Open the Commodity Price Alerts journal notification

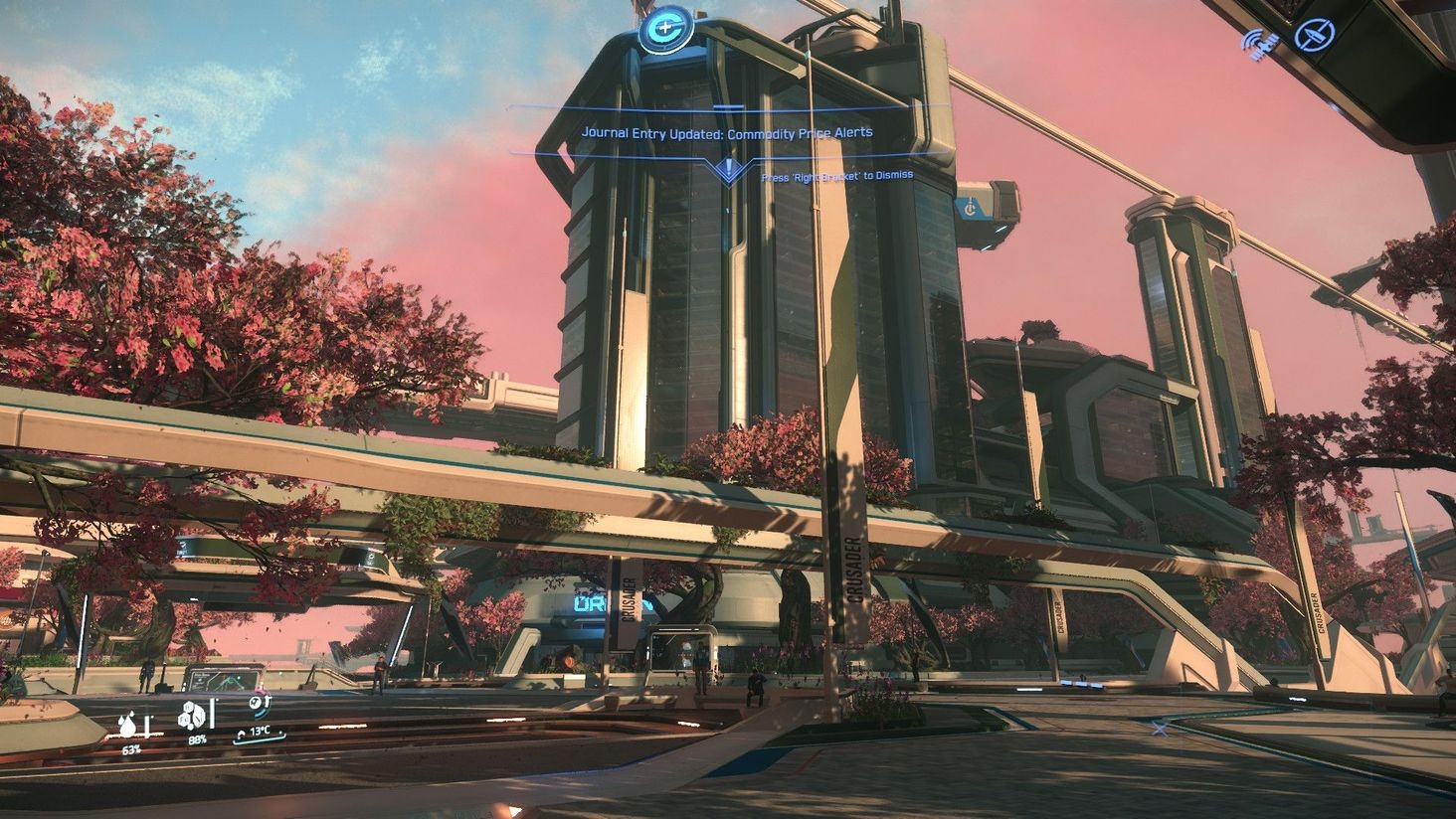click(x=727, y=132)
